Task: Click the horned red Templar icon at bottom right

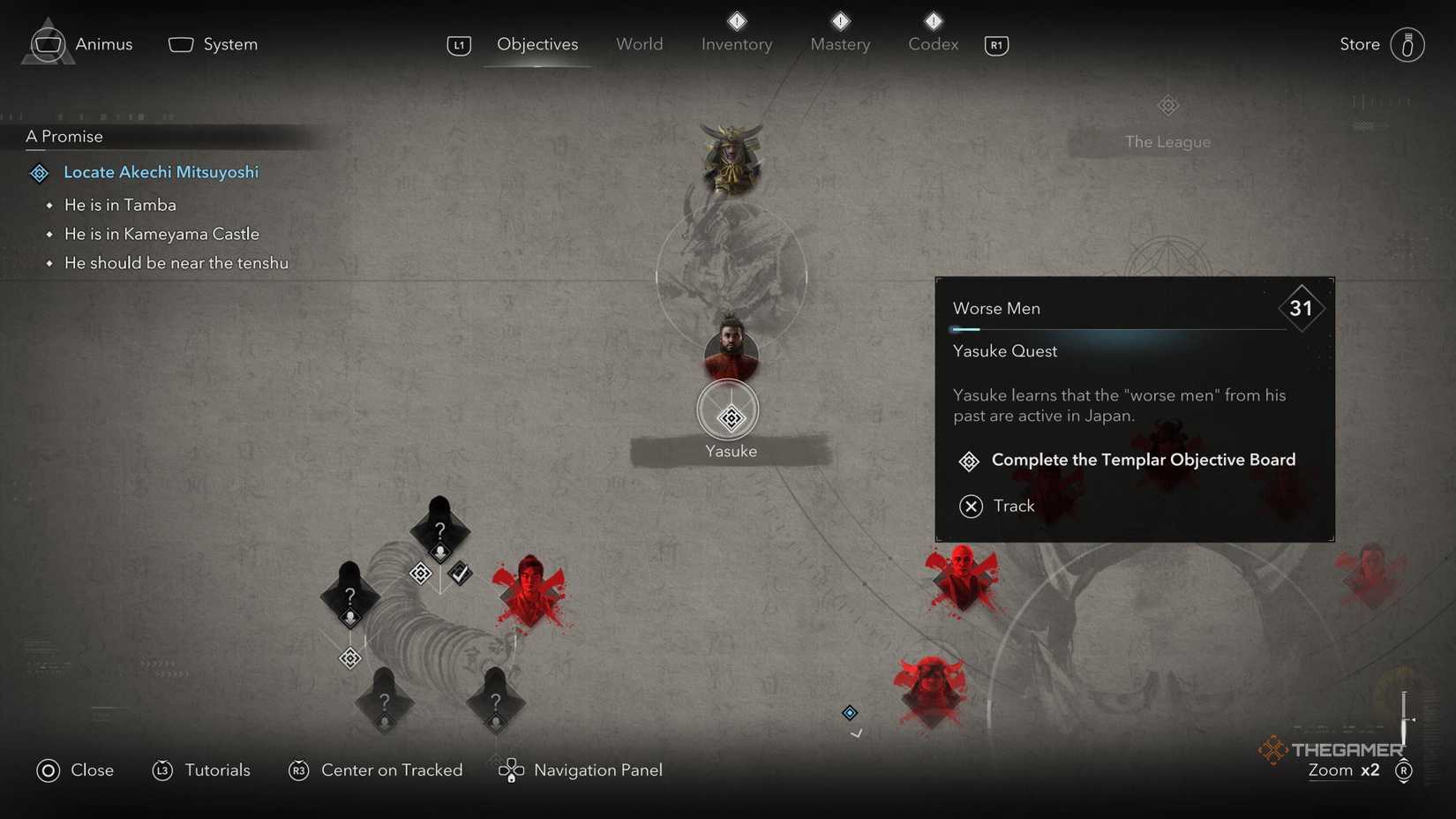Action: click(x=929, y=693)
